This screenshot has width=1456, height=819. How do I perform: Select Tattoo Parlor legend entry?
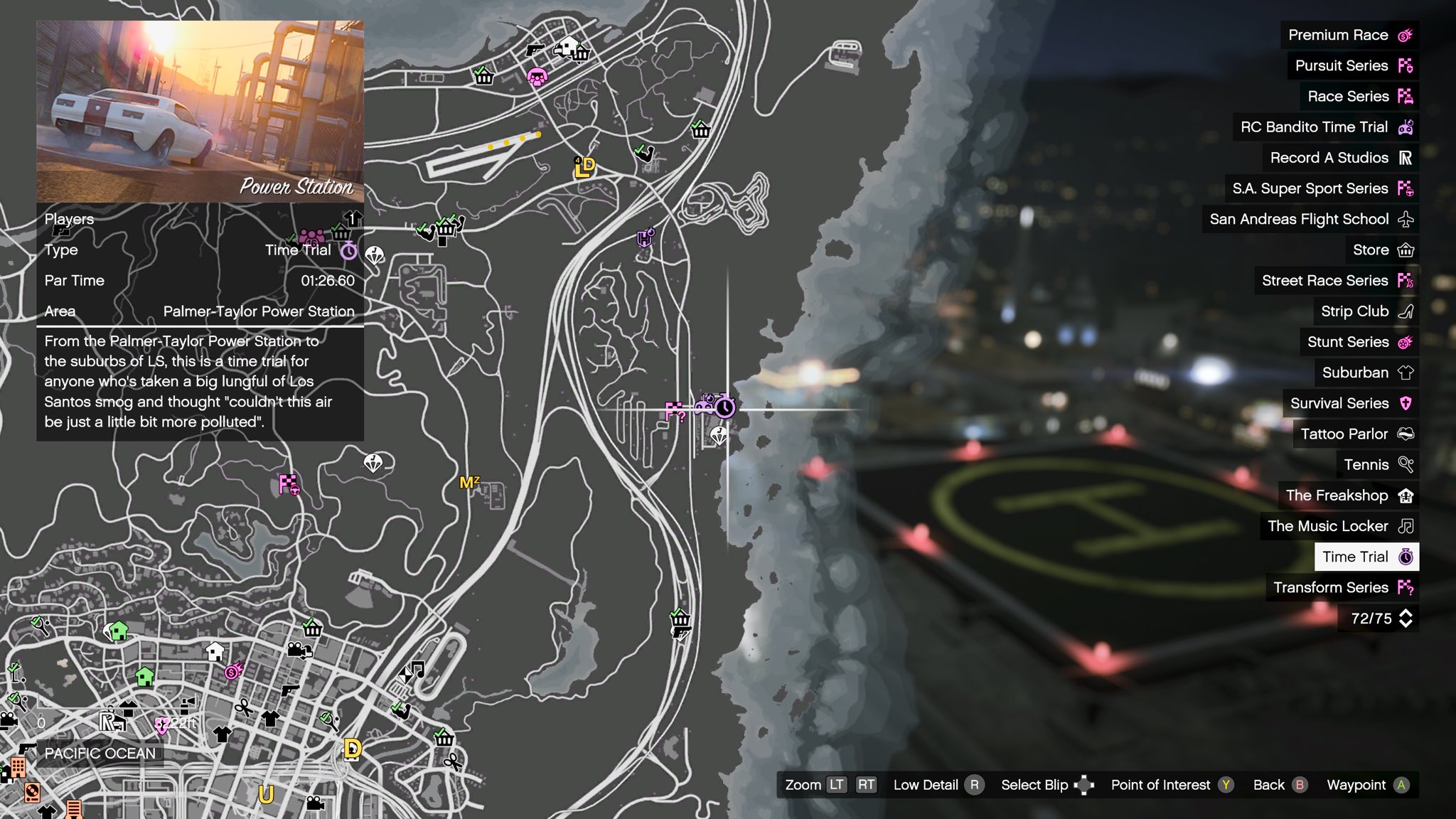[1356, 434]
